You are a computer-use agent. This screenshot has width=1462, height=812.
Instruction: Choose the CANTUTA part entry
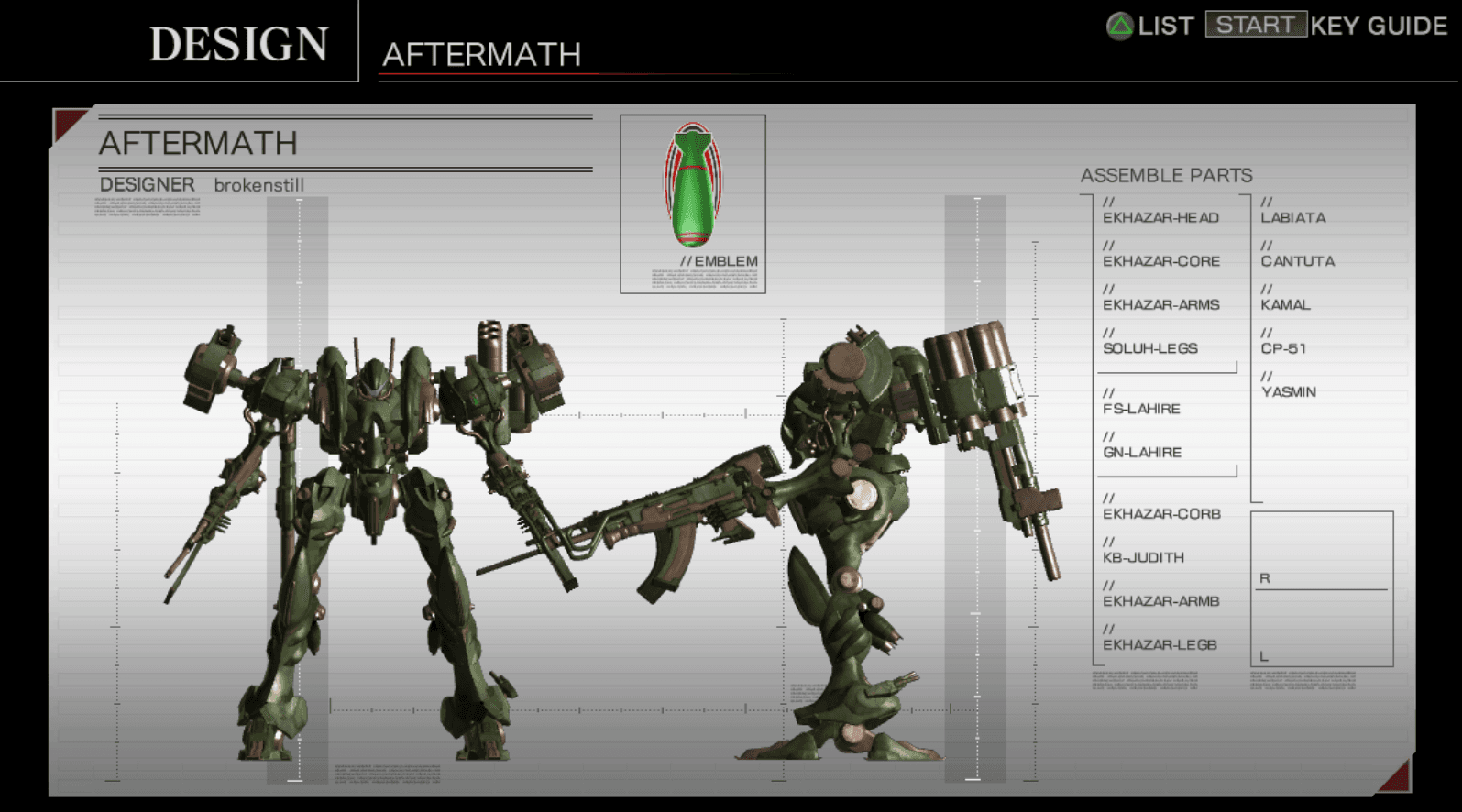click(1295, 261)
